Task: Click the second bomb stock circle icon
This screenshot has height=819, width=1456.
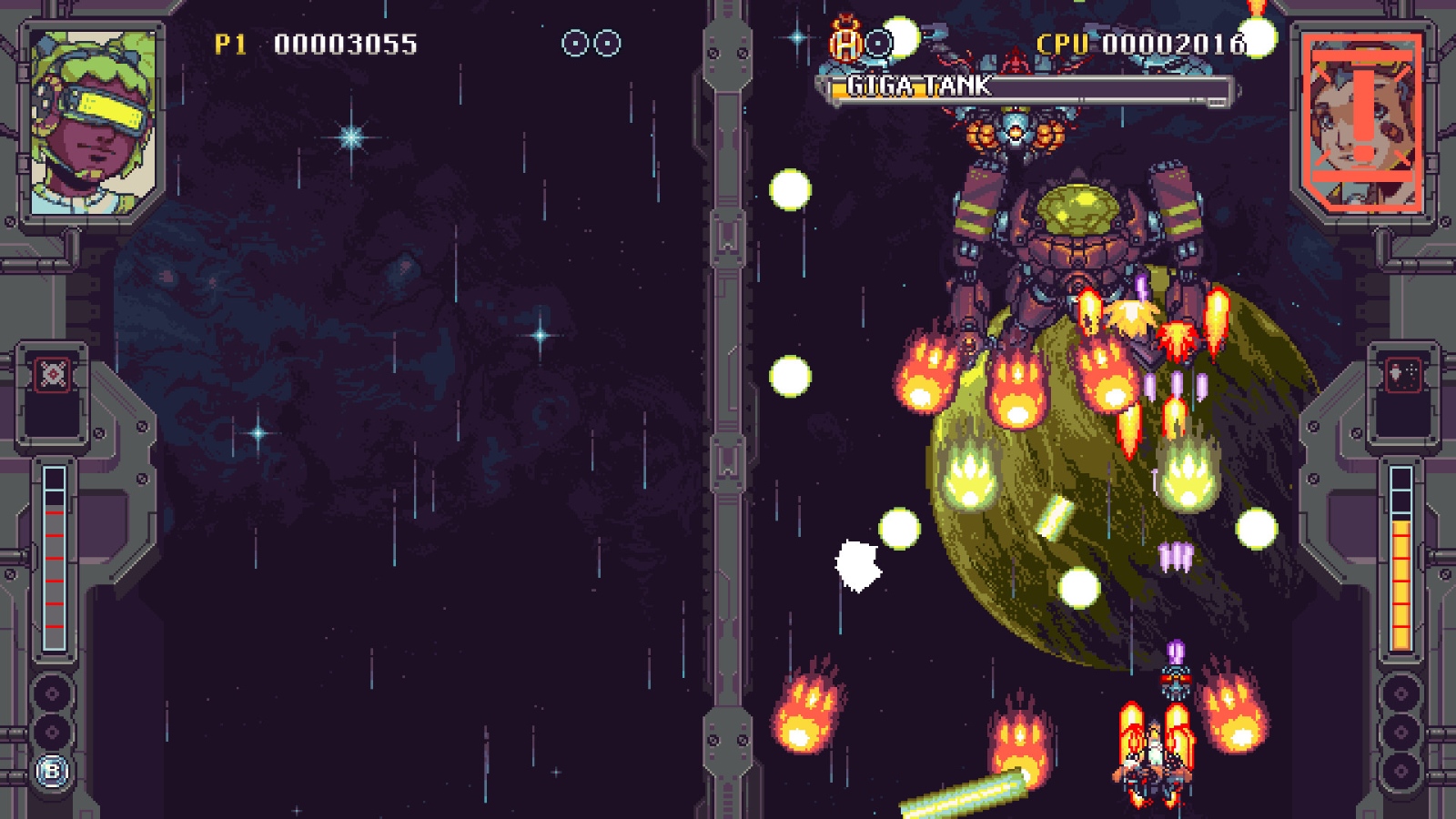Action: pos(605,41)
